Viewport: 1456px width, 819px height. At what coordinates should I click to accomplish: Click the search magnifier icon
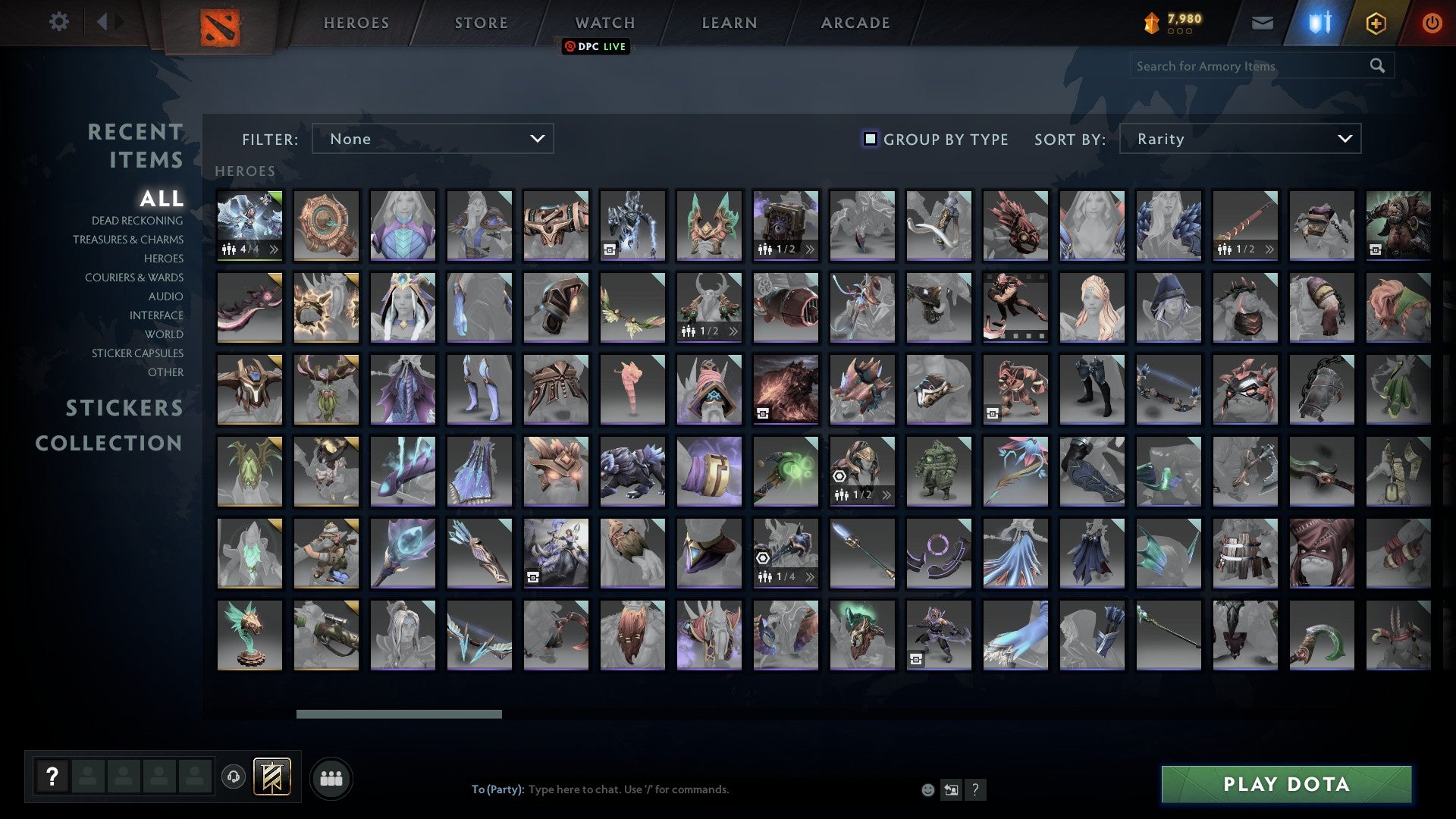(1377, 66)
